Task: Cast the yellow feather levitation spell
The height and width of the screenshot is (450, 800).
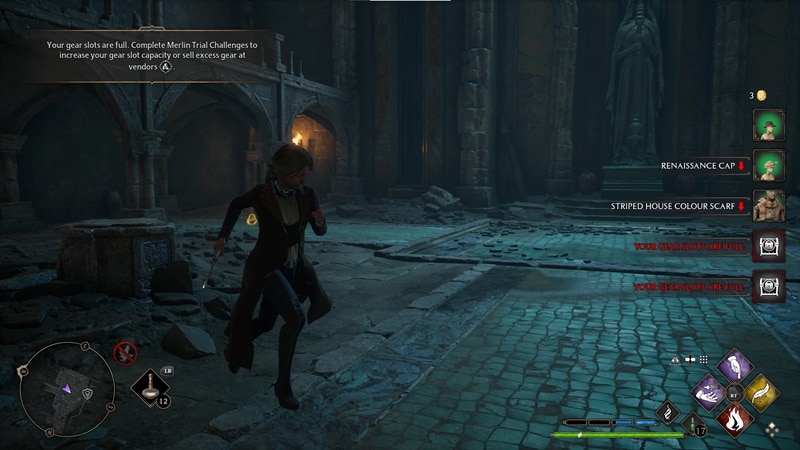Action: click(763, 393)
